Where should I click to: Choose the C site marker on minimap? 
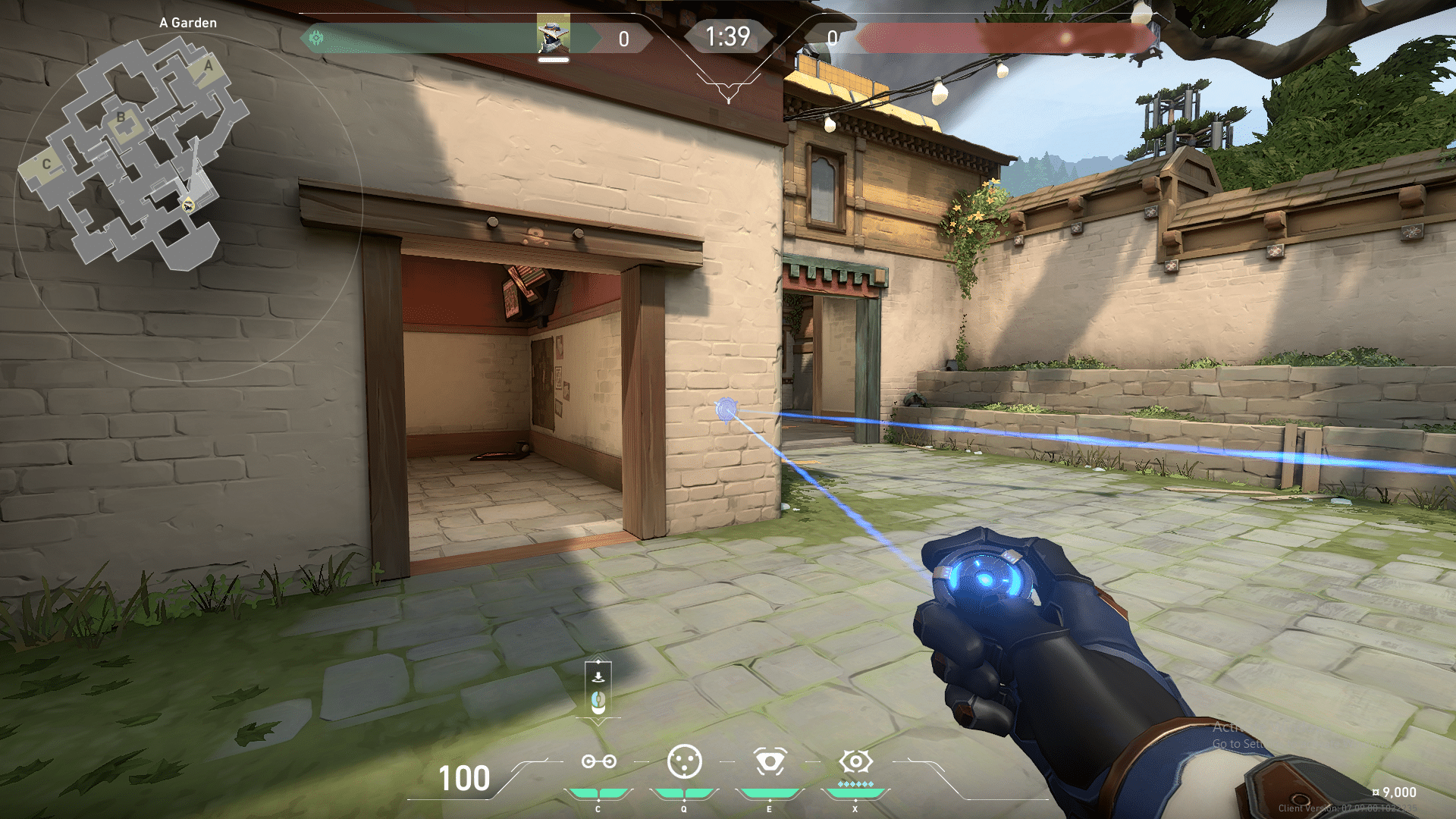point(46,164)
